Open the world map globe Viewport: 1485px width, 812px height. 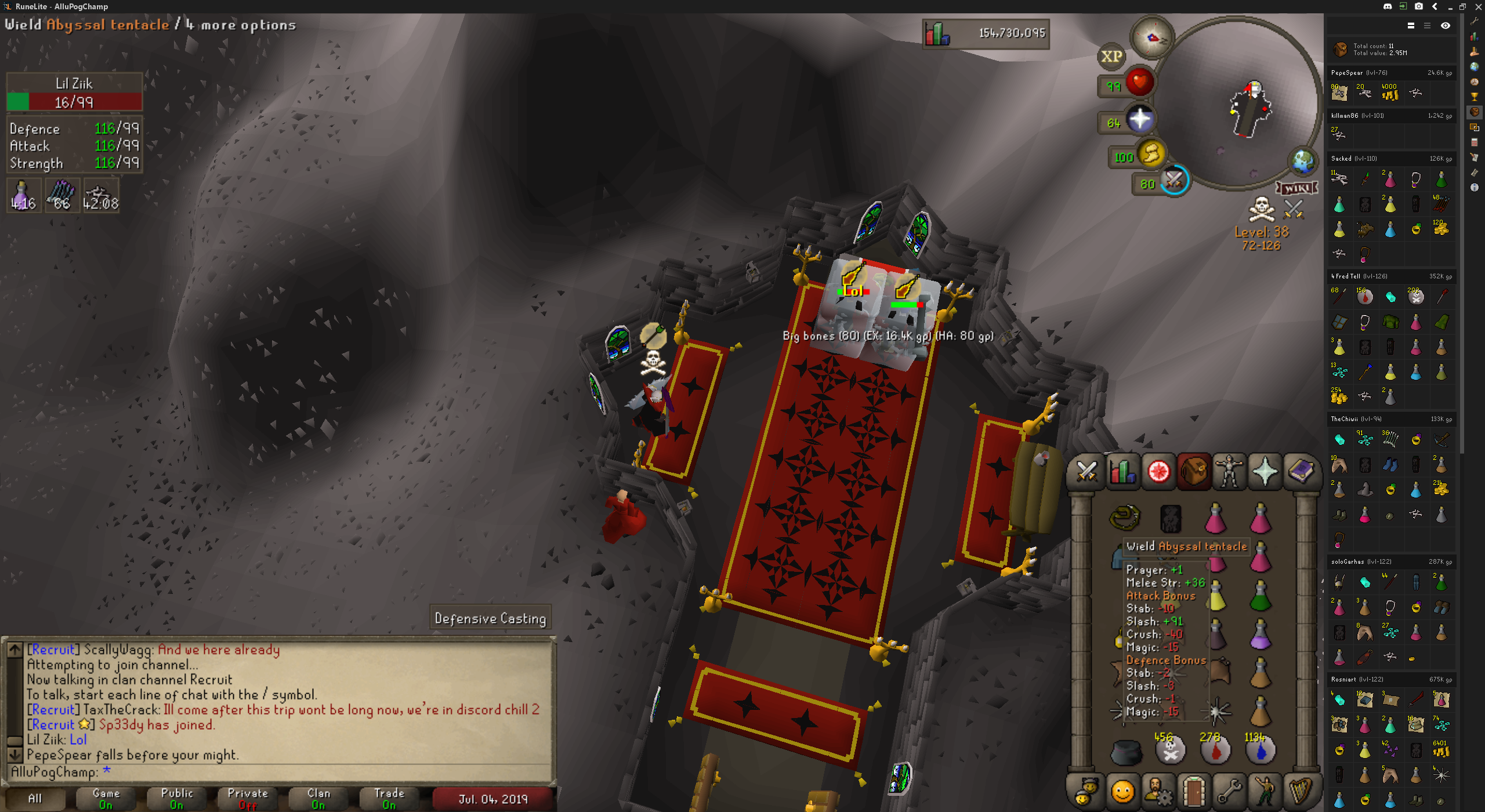(x=1303, y=161)
